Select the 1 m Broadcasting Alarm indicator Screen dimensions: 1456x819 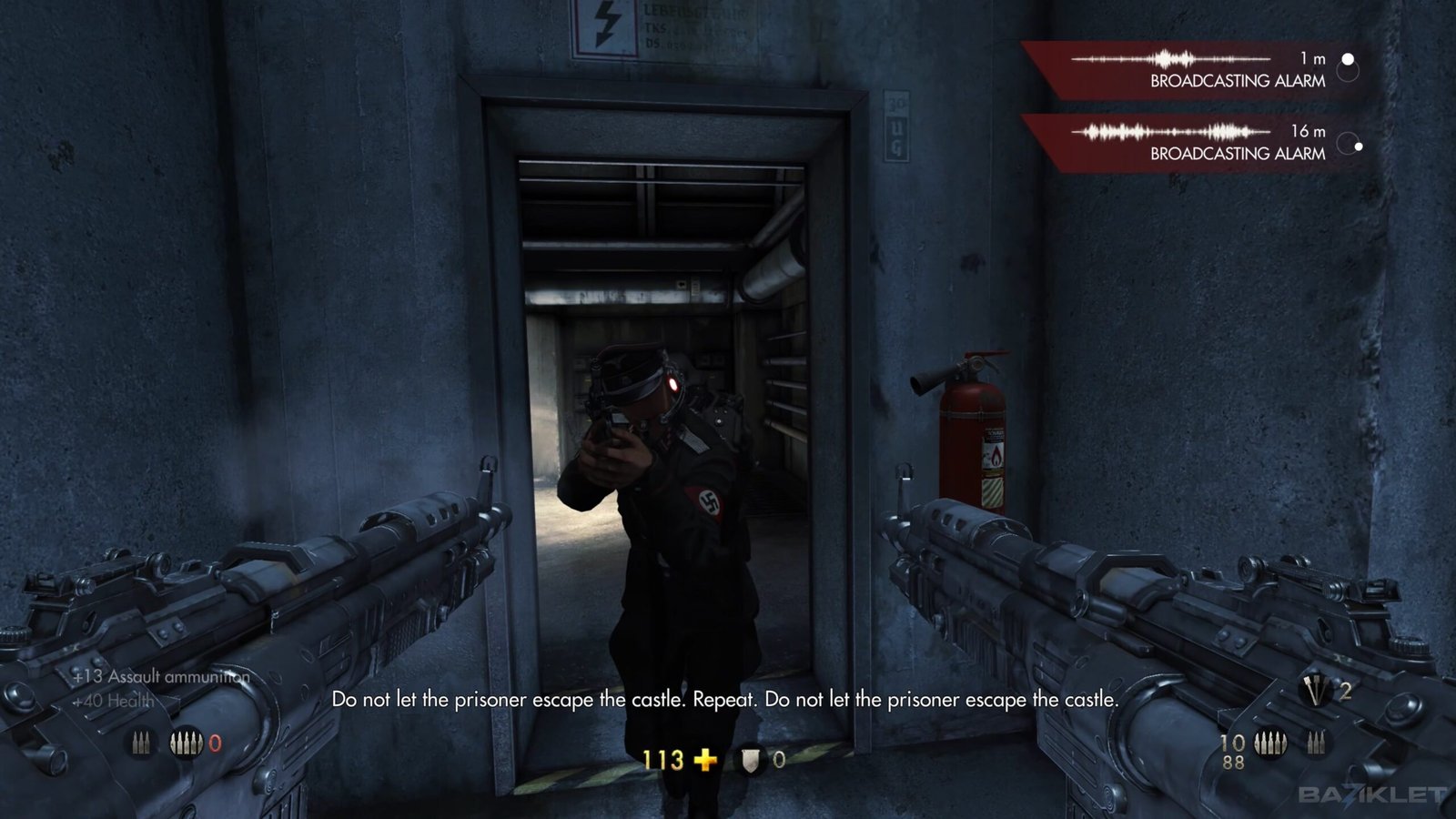coord(1201,70)
